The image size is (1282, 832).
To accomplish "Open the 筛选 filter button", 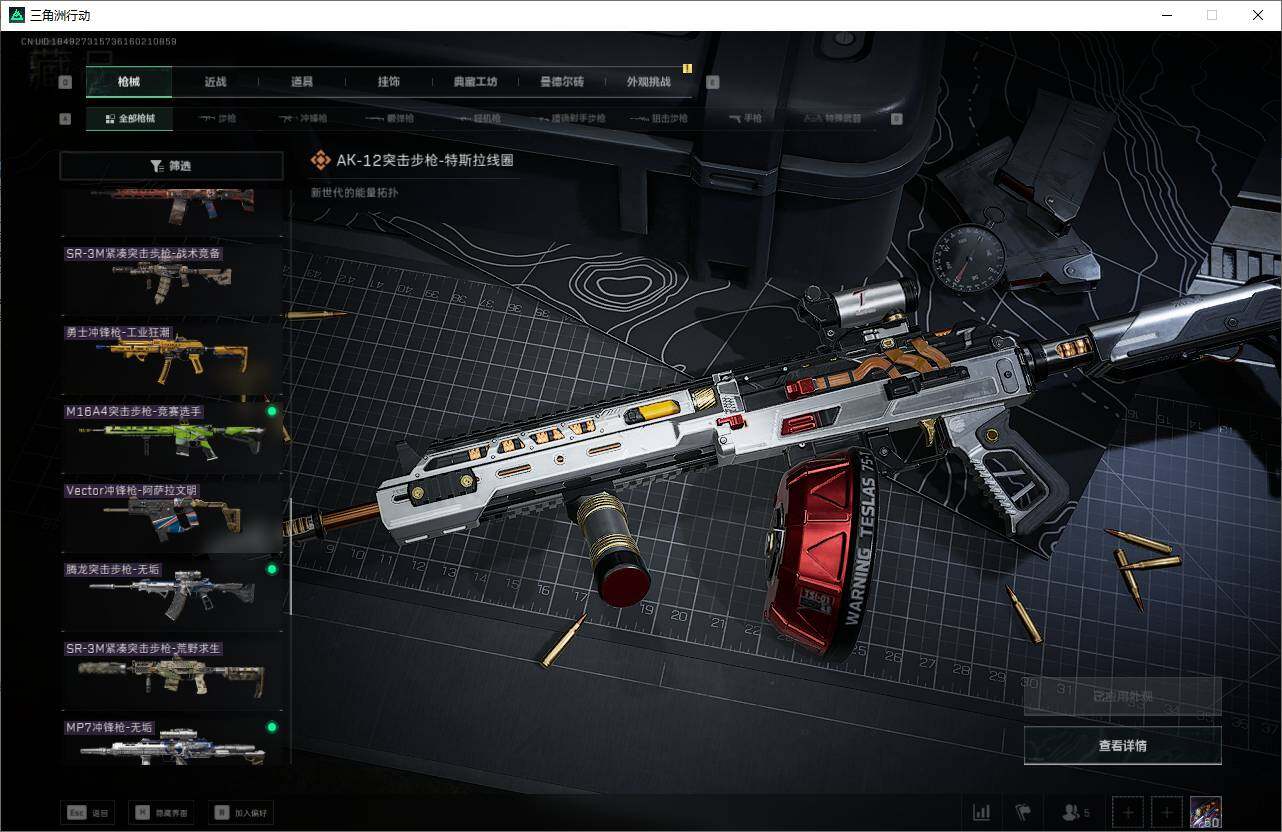I will click(171, 166).
